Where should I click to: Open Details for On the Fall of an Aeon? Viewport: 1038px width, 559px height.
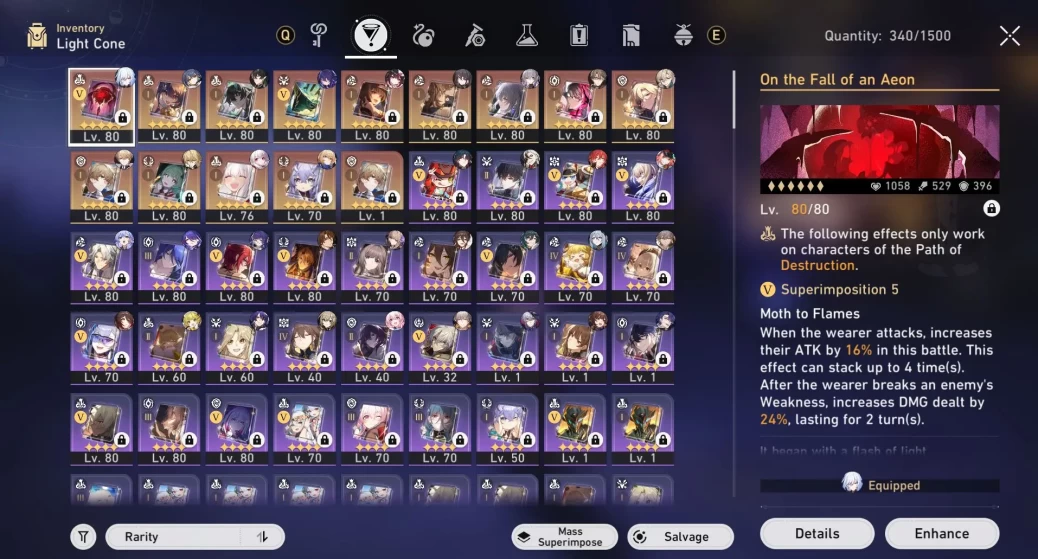pyautogui.click(x=817, y=533)
